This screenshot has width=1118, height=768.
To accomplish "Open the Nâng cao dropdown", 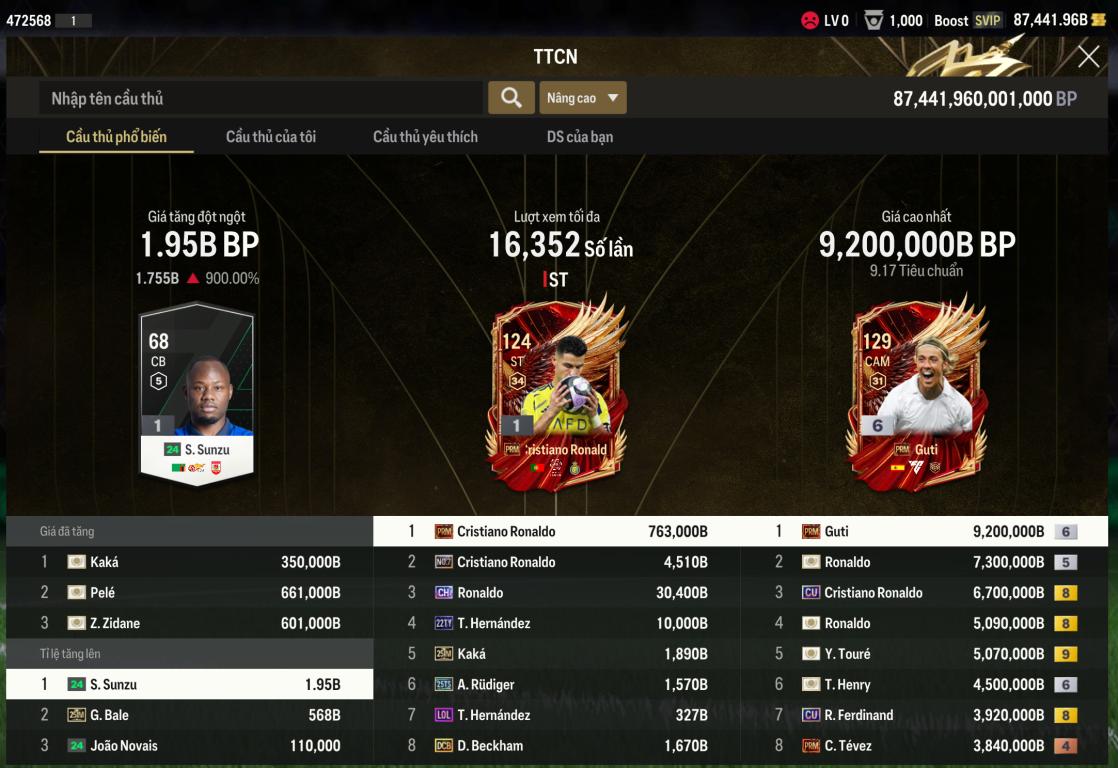I will (x=583, y=98).
